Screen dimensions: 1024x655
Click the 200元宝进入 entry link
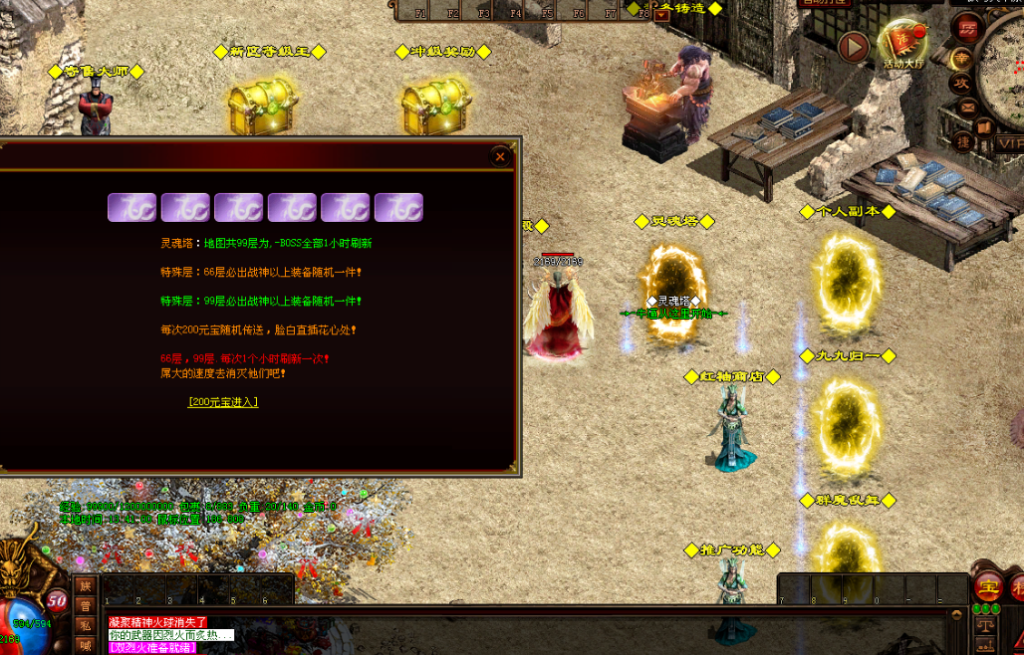point(223,402)
